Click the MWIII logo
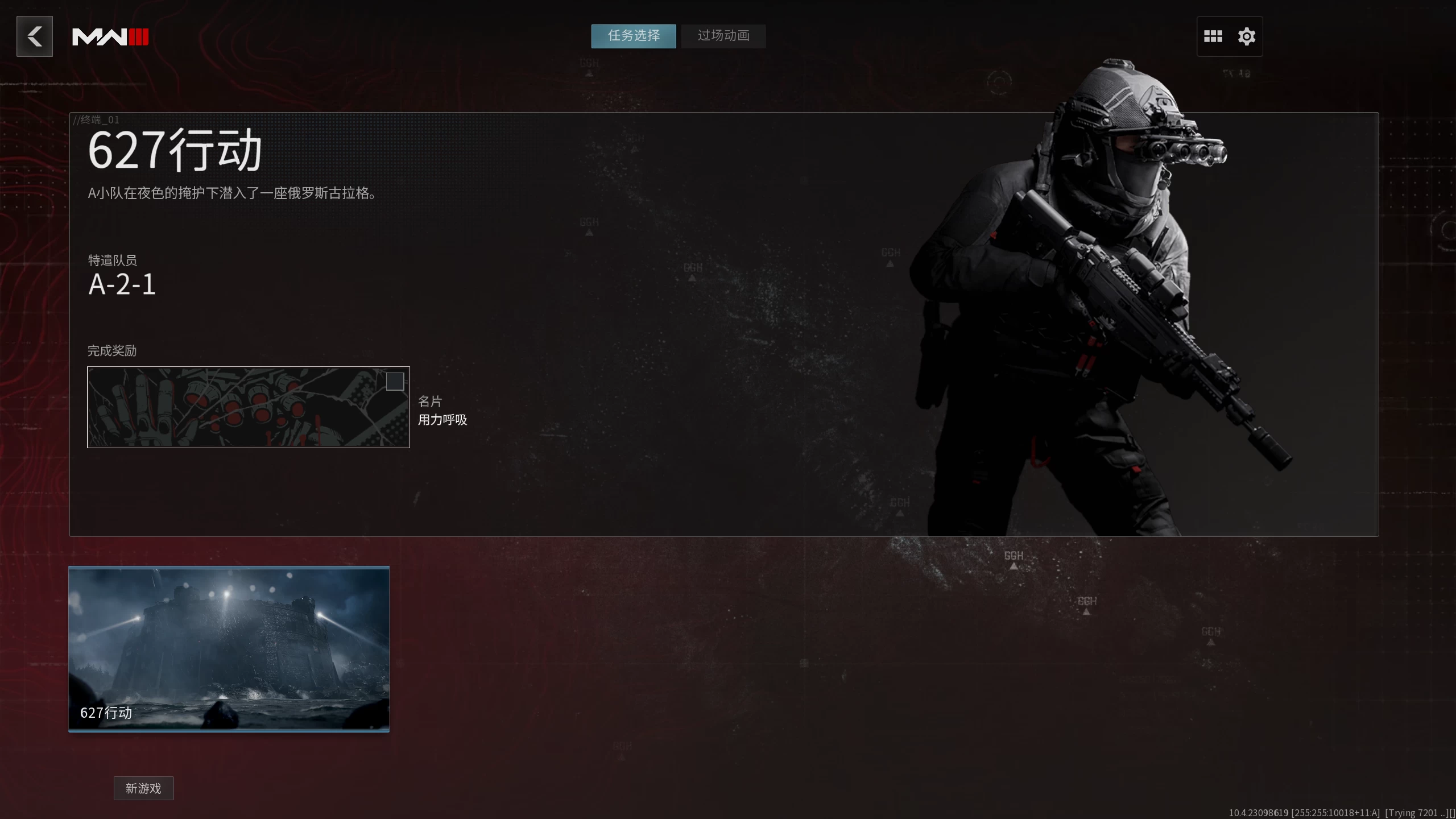The width and height of the screenshot is (1456, 819). click(x=110, y=36)
